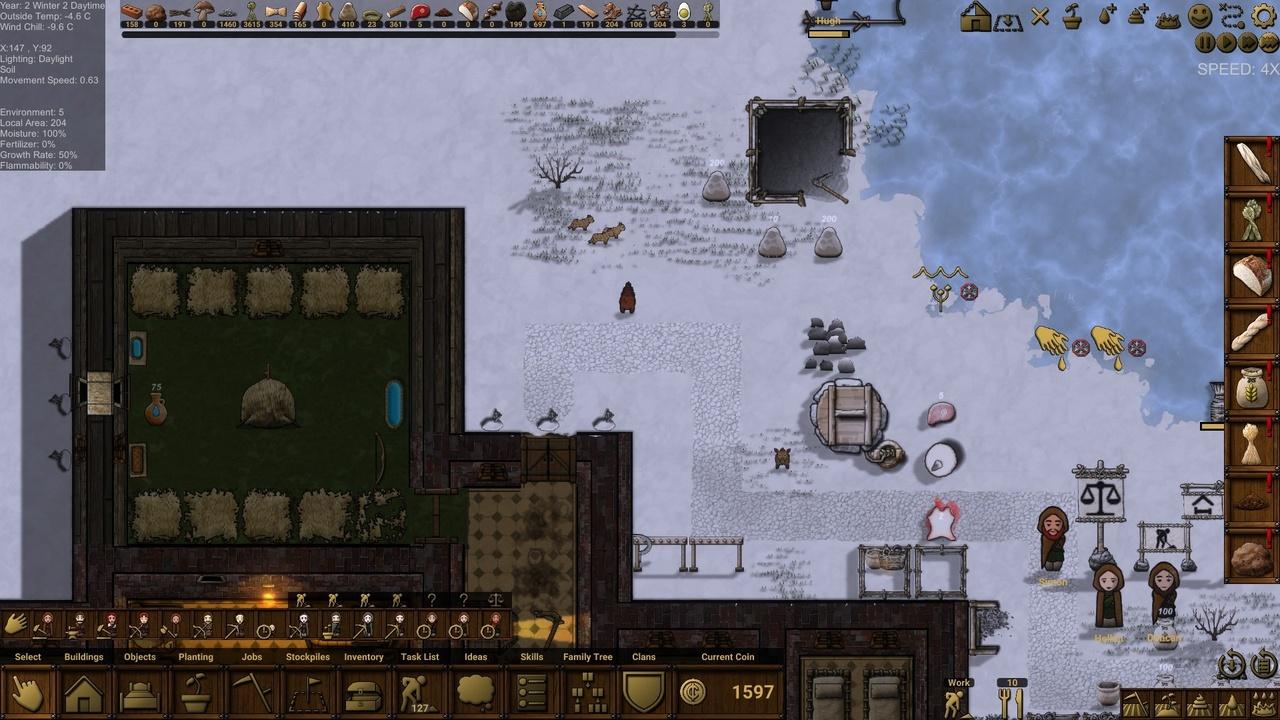
Task: Click the fast-forward speed button
Action: (x=1248, y=43)
